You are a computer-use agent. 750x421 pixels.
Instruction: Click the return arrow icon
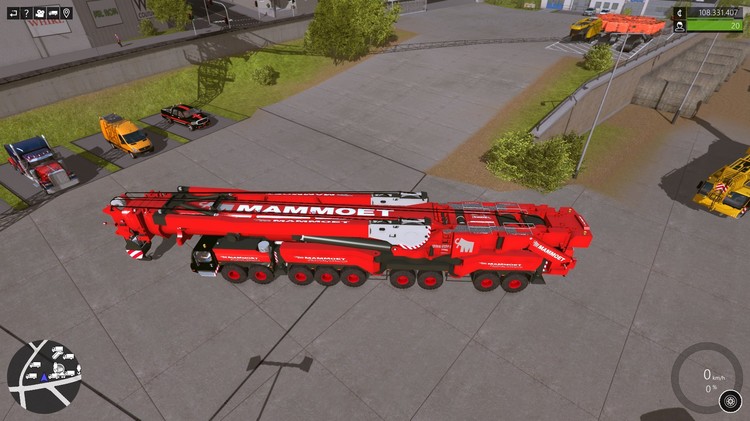tap(12, 13)
